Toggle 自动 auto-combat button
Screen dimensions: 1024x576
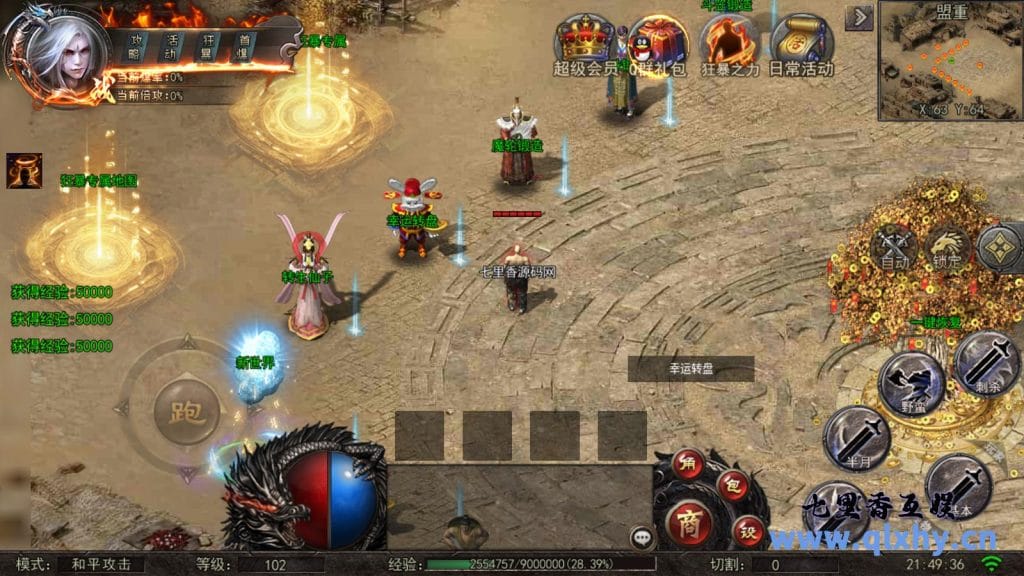(894, 247)
